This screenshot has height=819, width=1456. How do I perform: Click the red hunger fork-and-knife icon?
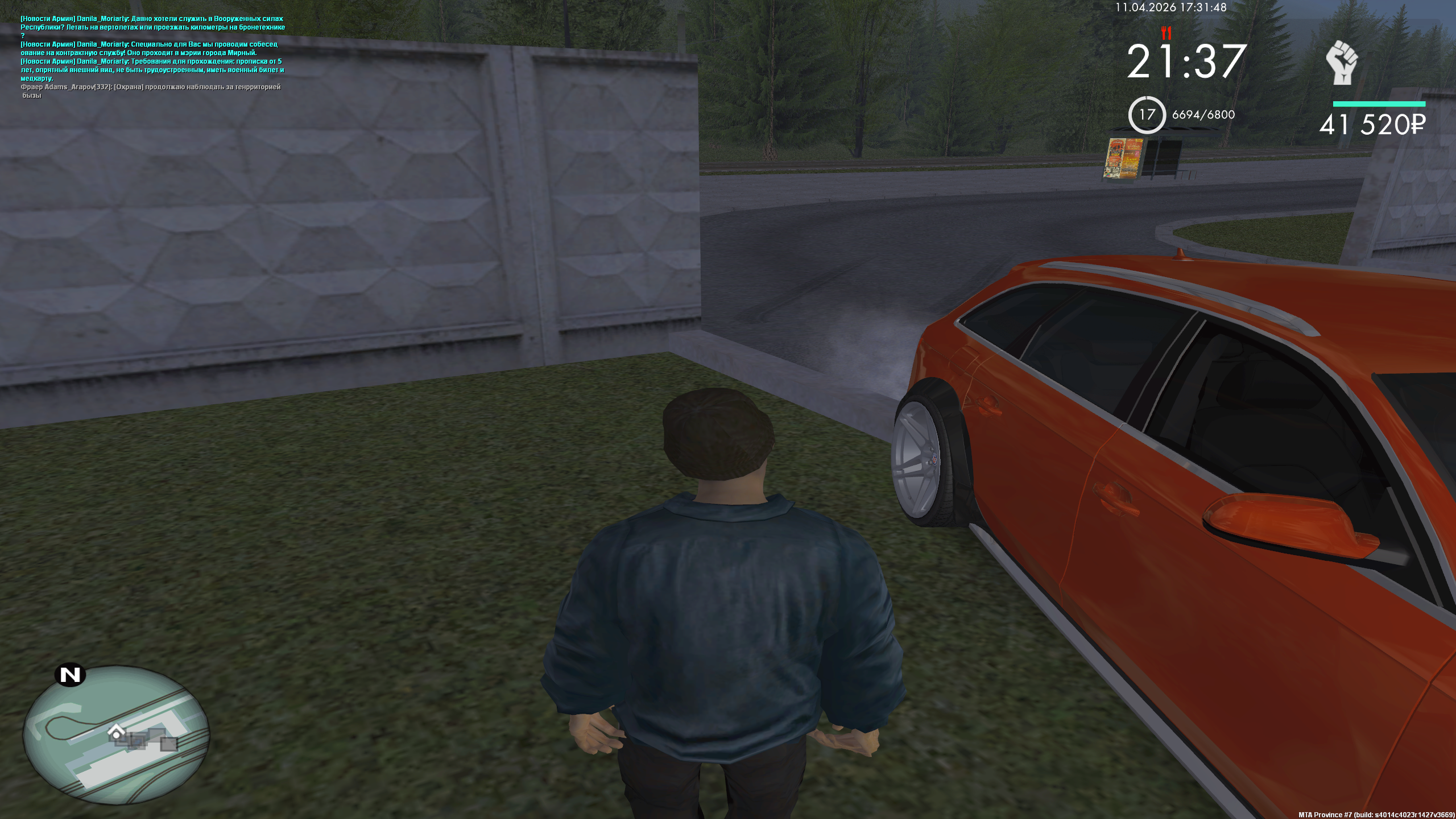(x=1167, y=32)
